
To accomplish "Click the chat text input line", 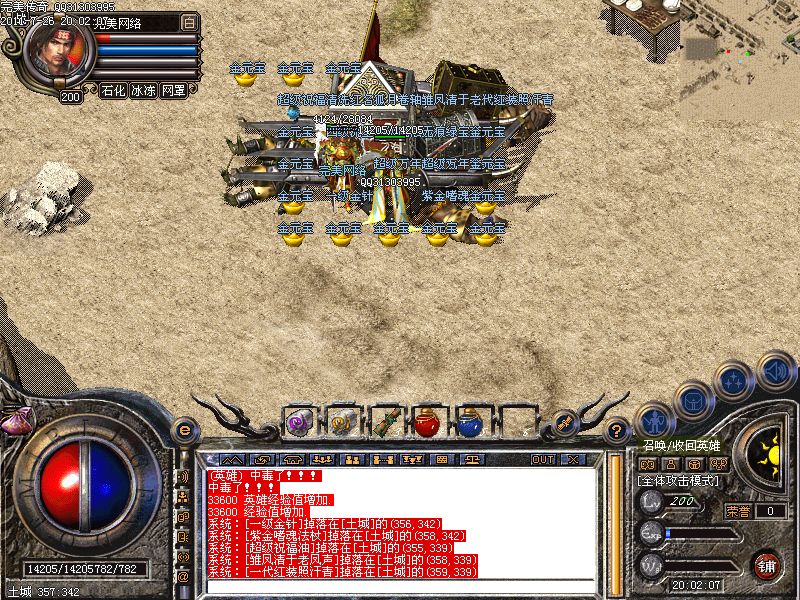I will 400,587.
